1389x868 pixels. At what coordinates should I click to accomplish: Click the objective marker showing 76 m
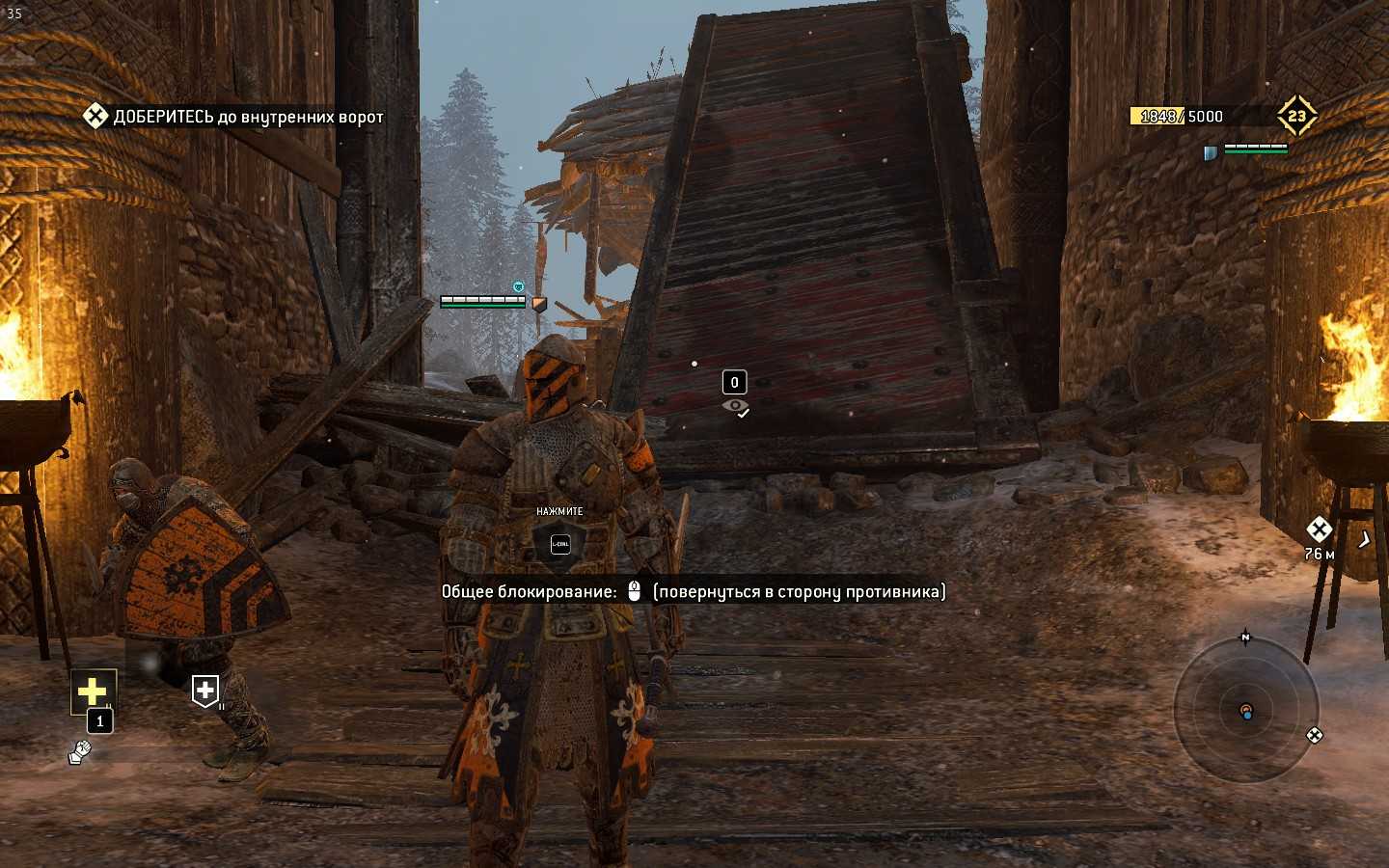[1319, 529]
